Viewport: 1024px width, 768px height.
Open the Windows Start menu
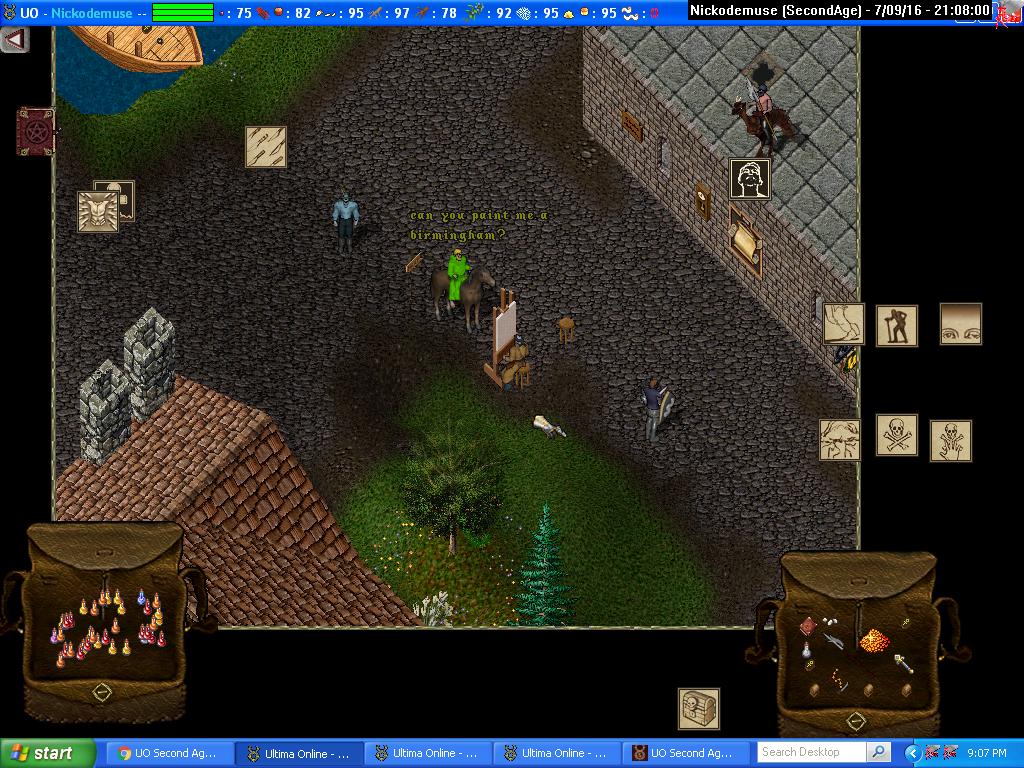[47, 753]
